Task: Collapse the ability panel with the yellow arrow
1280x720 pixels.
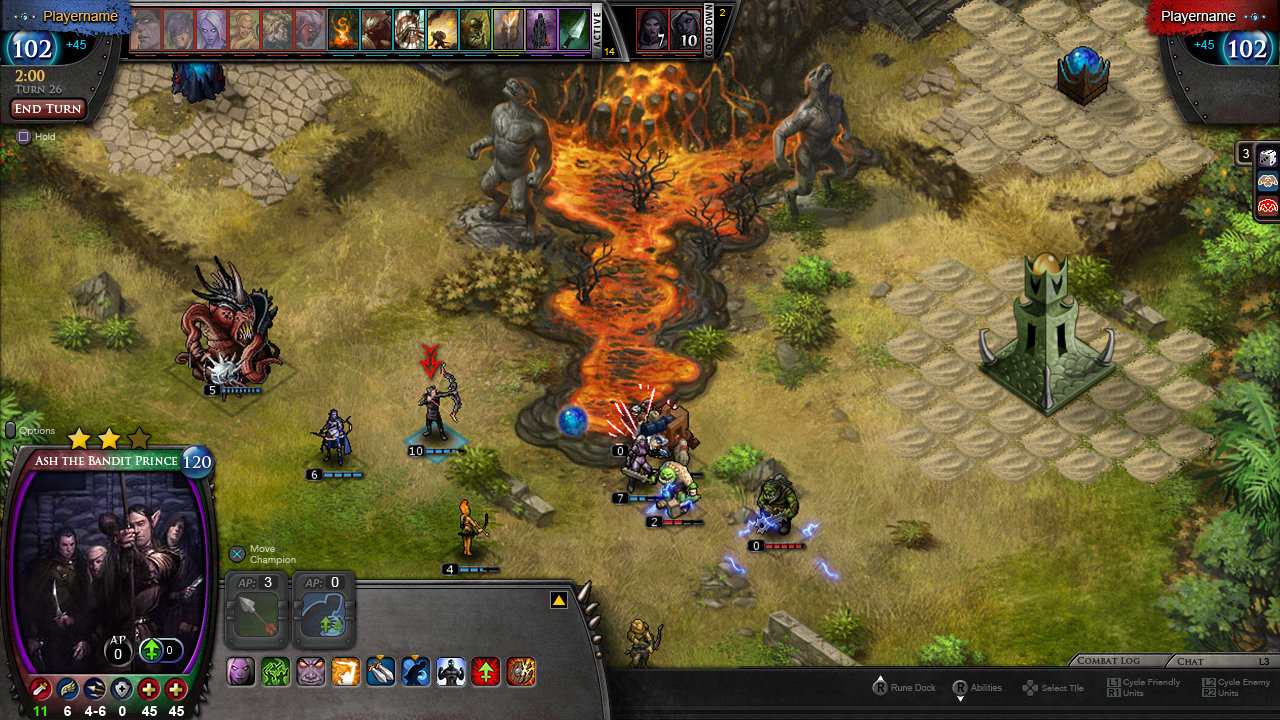Action: click(559, 600)
